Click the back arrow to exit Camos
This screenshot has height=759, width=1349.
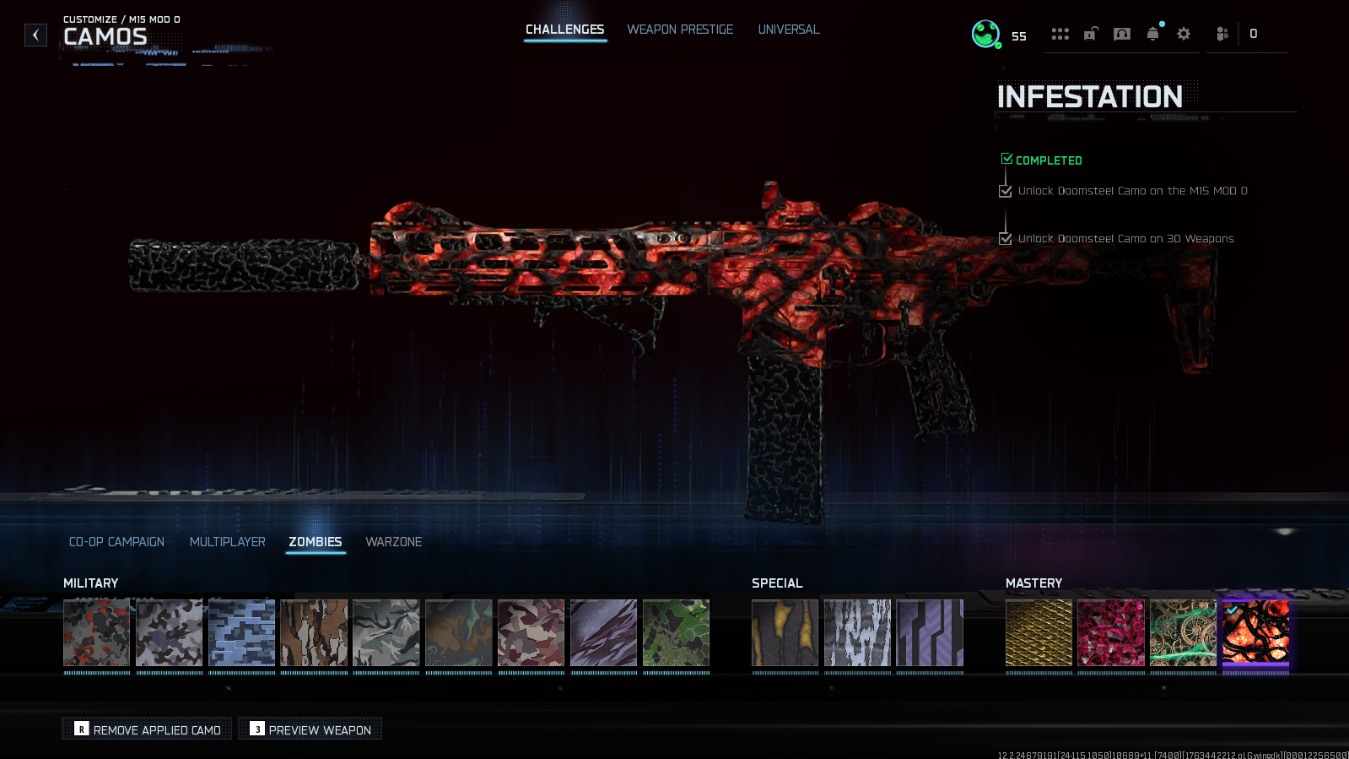point(35,34)
